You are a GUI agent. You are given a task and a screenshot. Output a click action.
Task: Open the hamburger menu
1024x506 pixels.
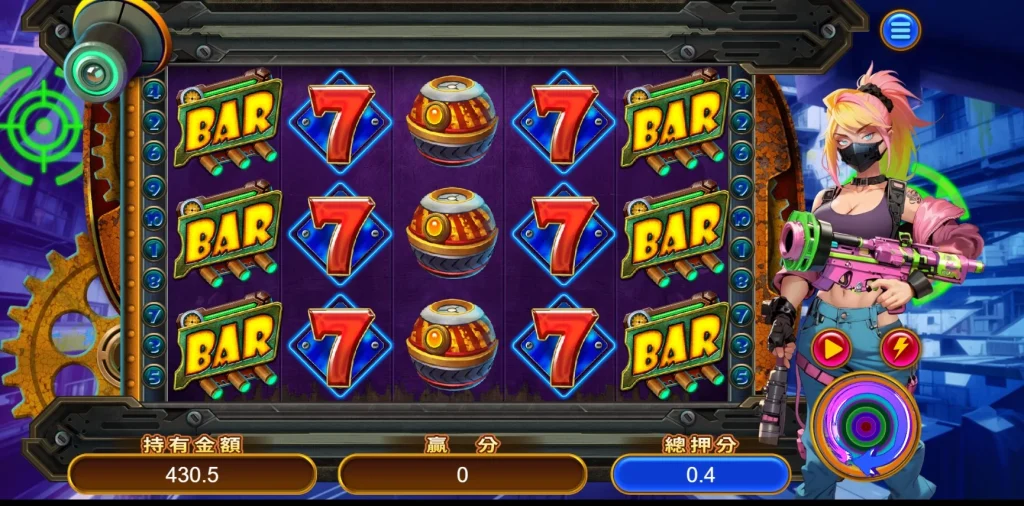900,31
